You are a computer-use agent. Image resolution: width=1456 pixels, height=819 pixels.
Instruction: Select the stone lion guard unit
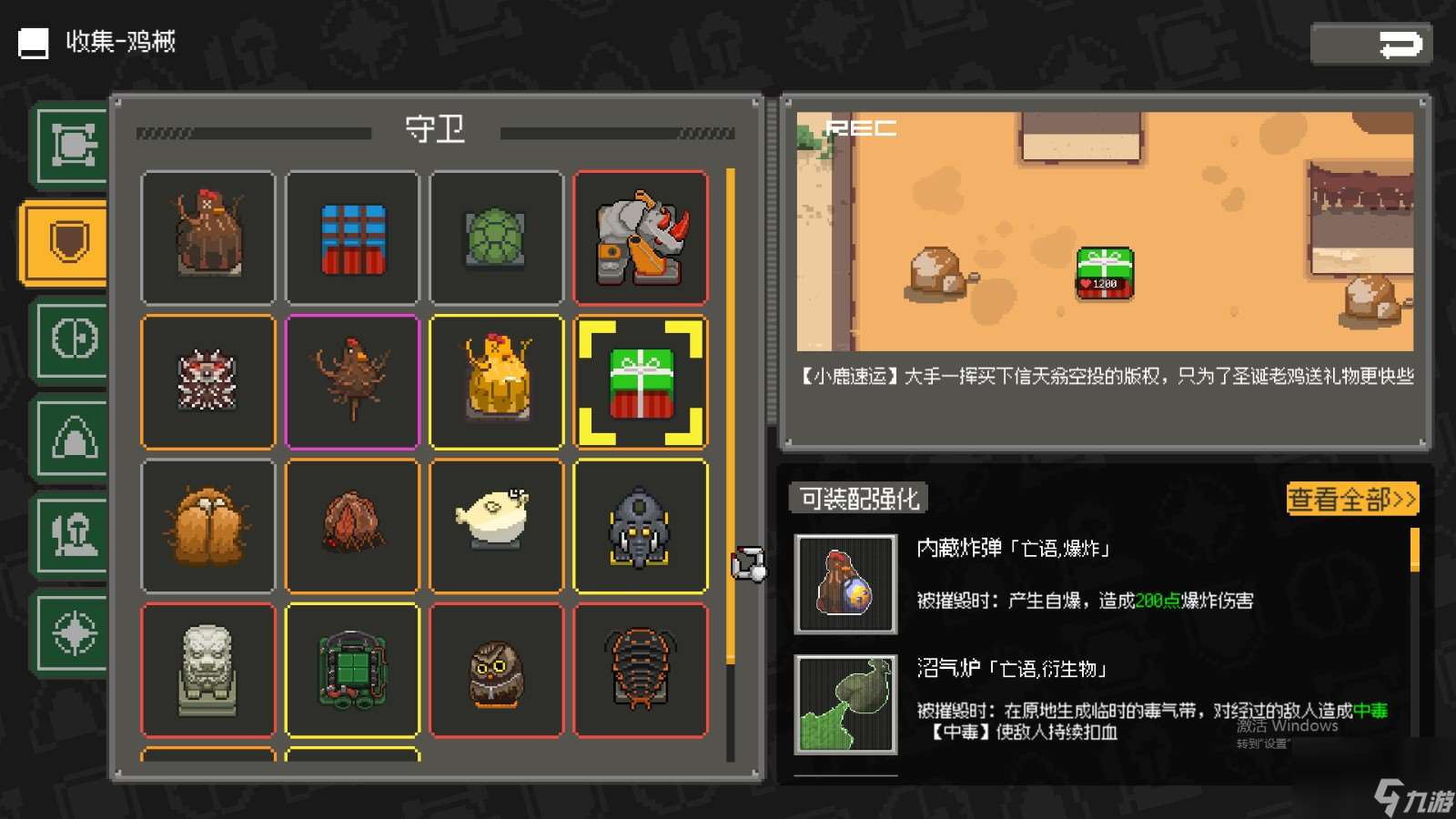click(x=208, y=669)
